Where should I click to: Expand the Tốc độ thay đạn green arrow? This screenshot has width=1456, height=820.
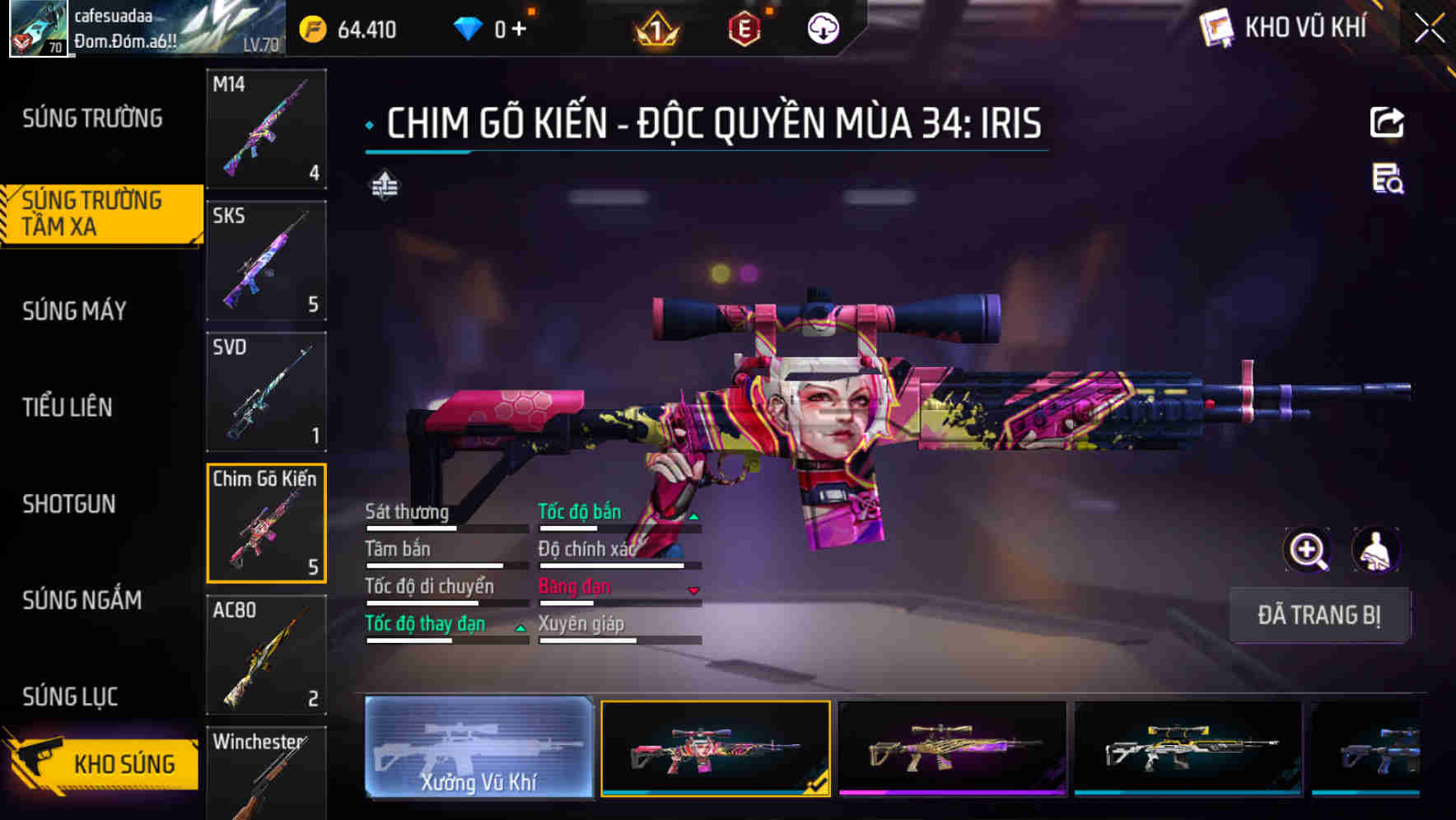[x=520, y=629]
